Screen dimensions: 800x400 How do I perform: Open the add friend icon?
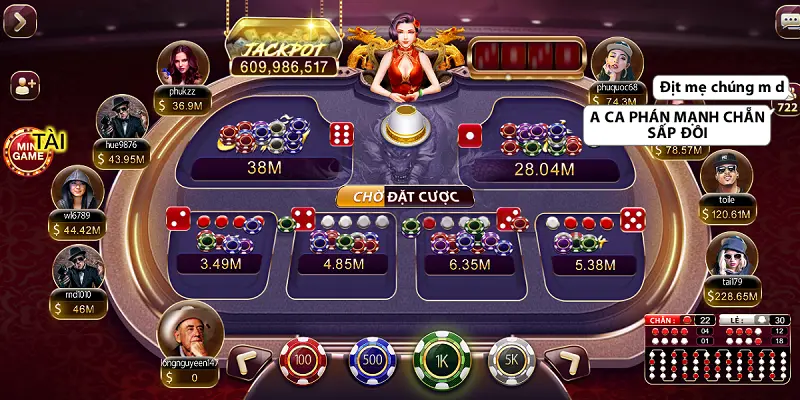(x=24, y=86)
